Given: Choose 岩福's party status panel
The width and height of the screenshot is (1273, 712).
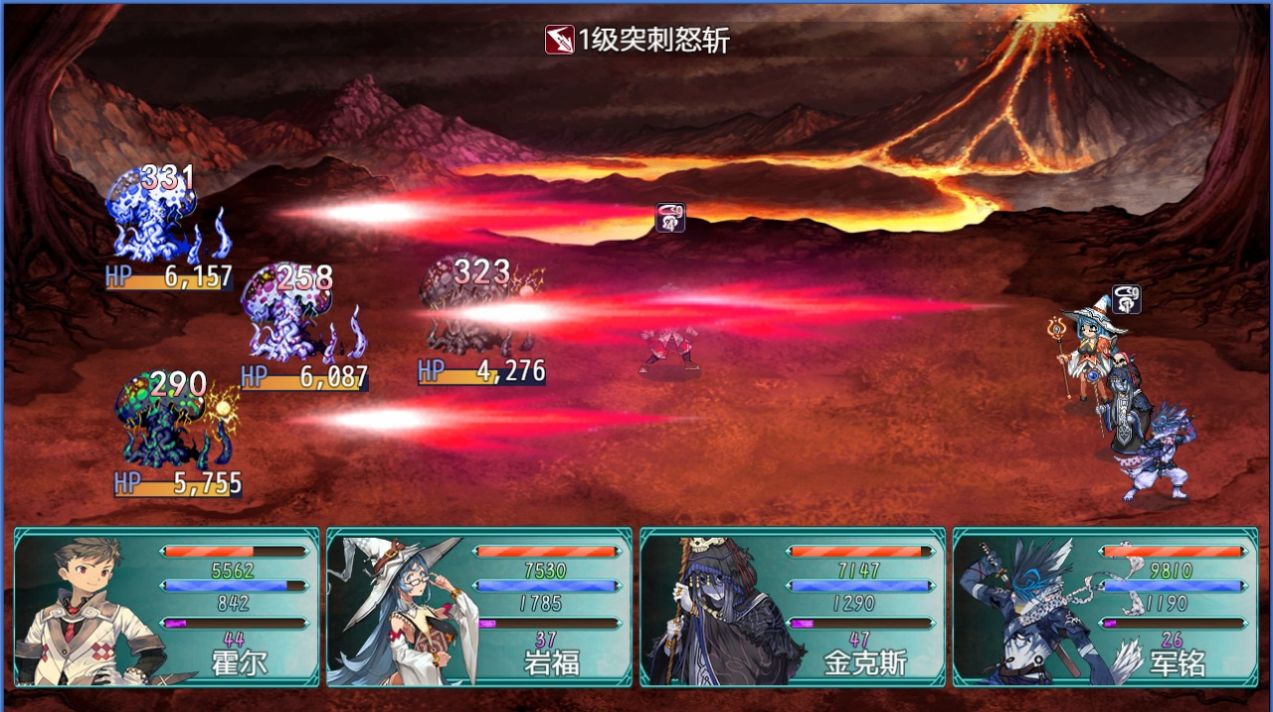Looking at the screenshot, I should tap(479, 607).
